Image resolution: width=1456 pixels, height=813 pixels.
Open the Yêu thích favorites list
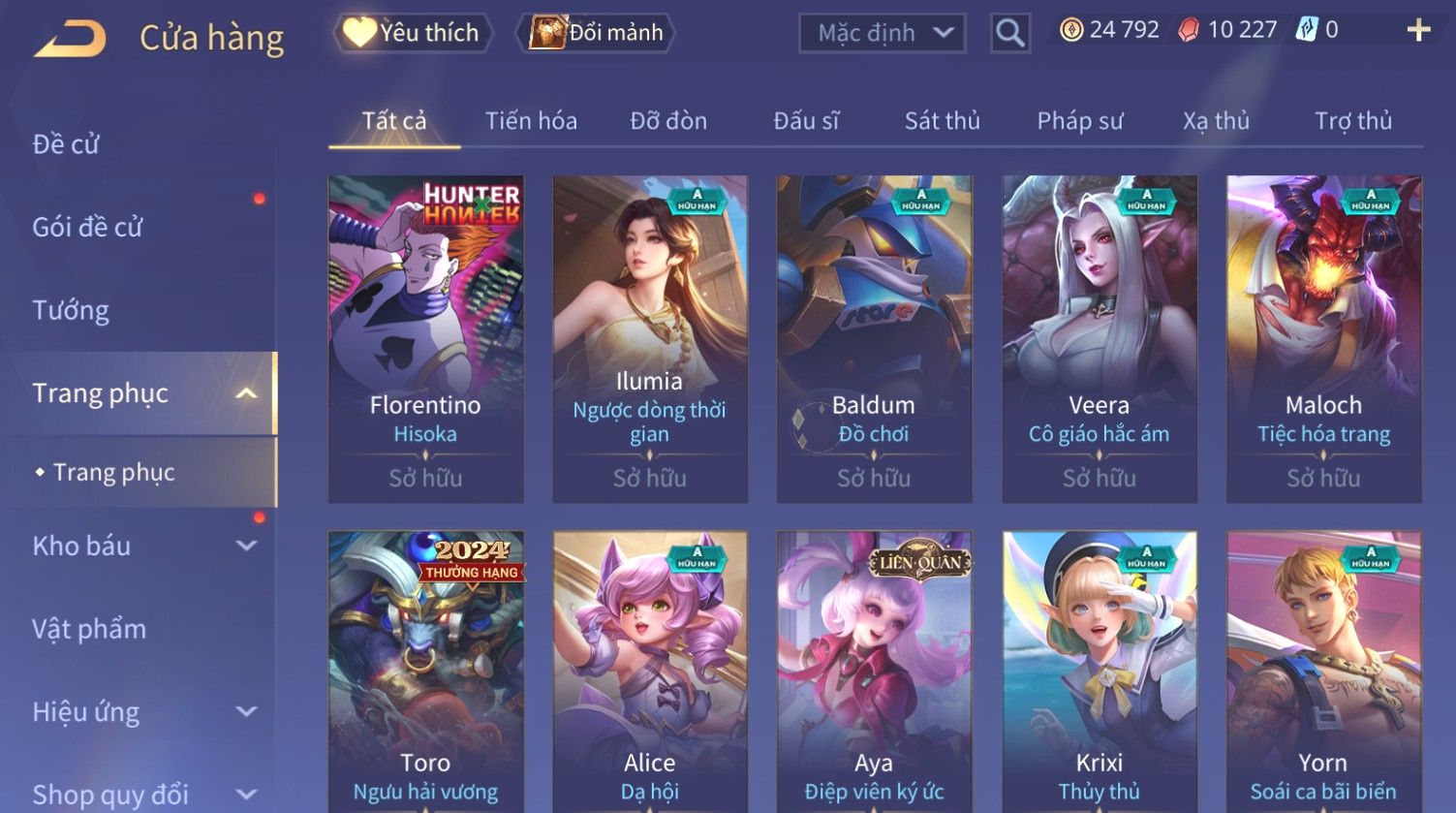[414, 33]
